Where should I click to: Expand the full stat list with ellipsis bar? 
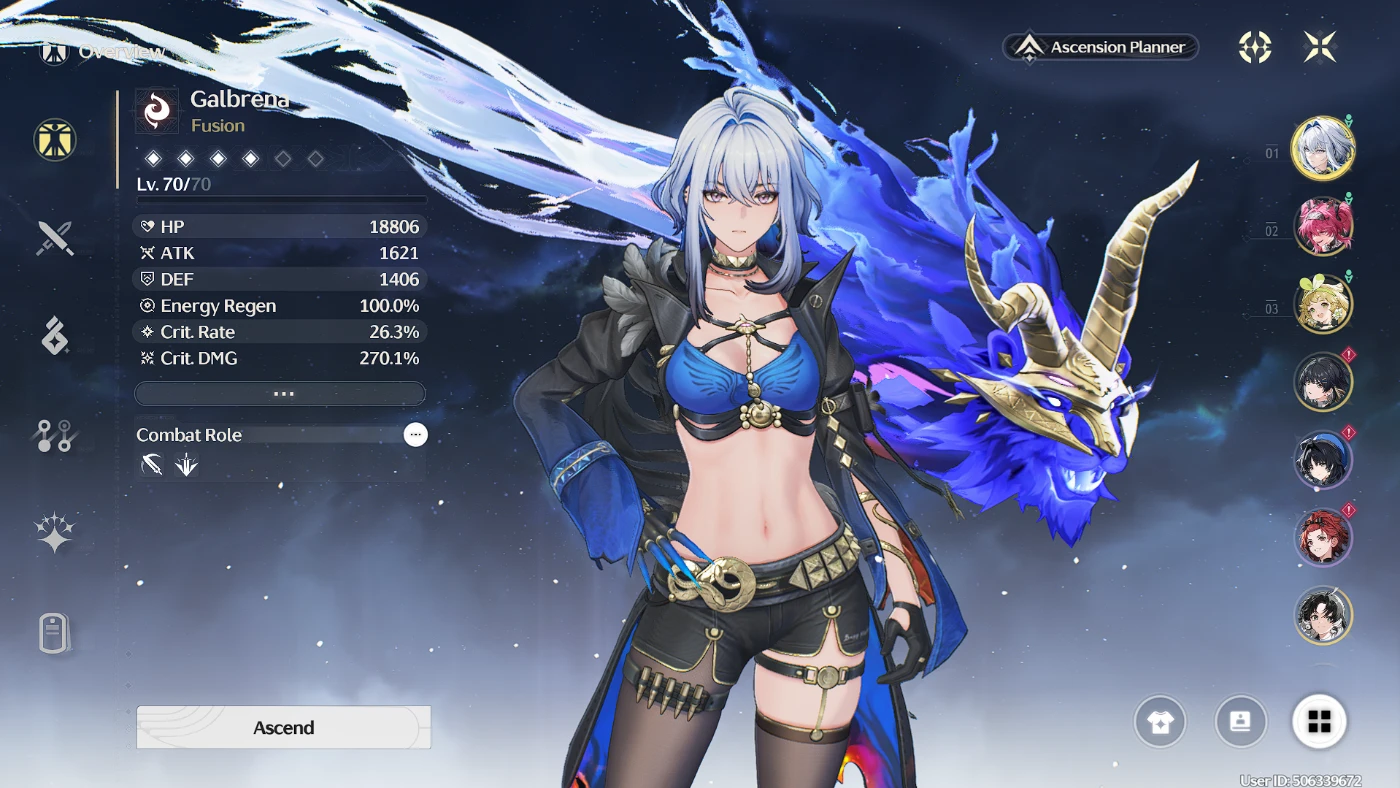[280, 393]
